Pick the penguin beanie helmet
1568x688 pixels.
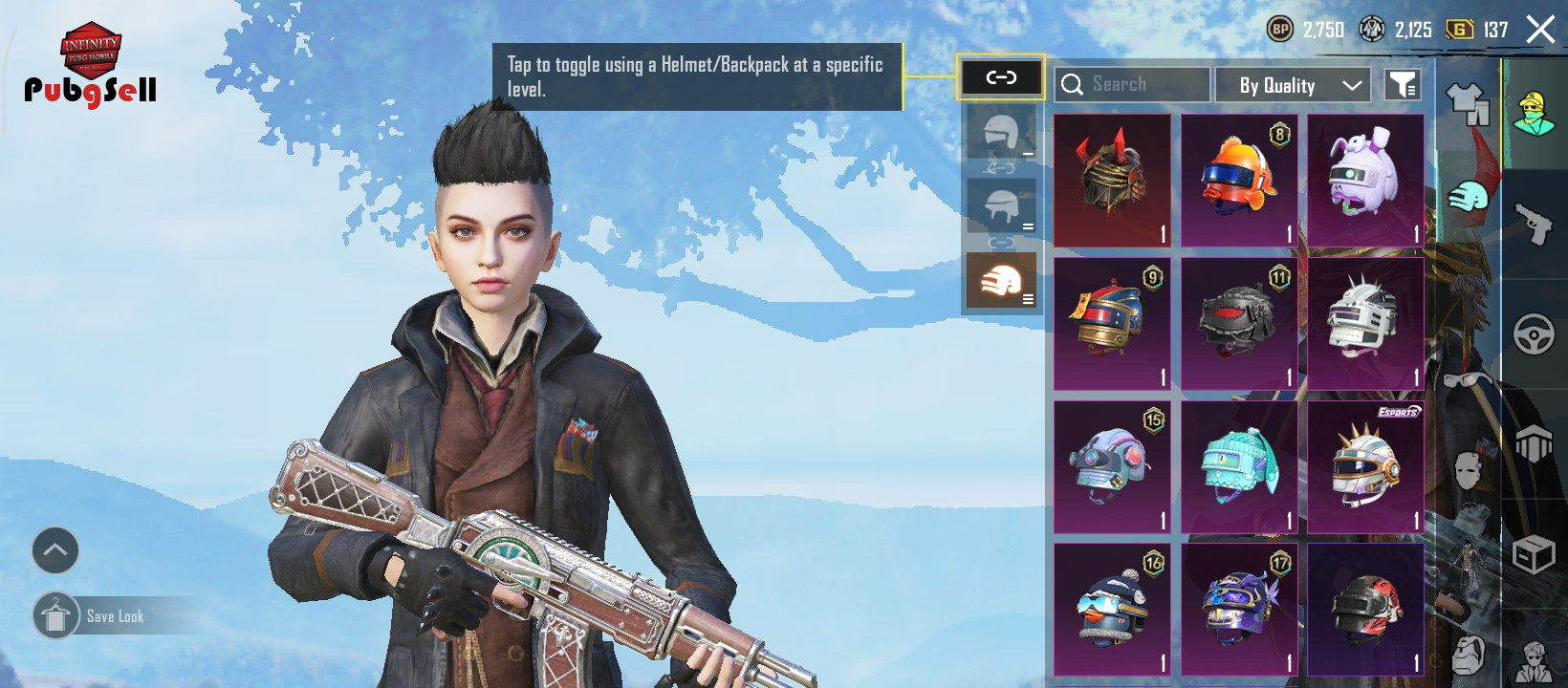[1112, 611]
